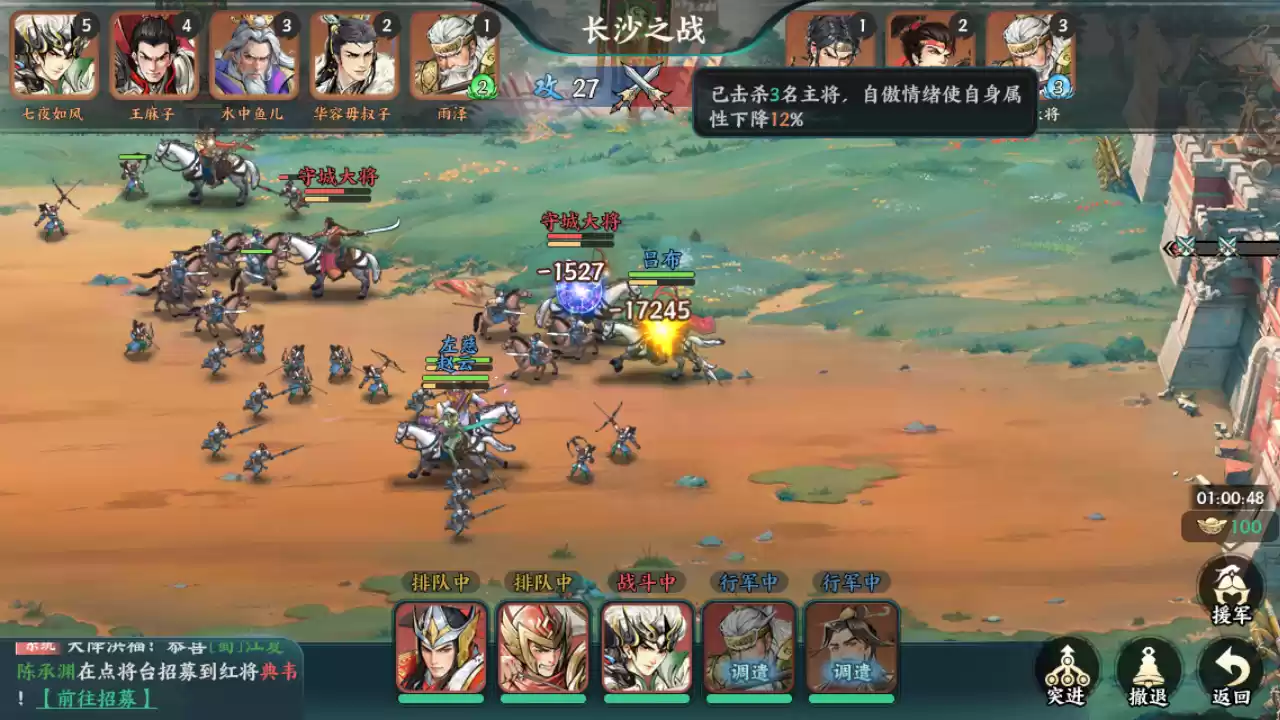Call reinforcements with the 援军 button
This screenshot has width=1280, height=720.
[x=1230, y=590]
